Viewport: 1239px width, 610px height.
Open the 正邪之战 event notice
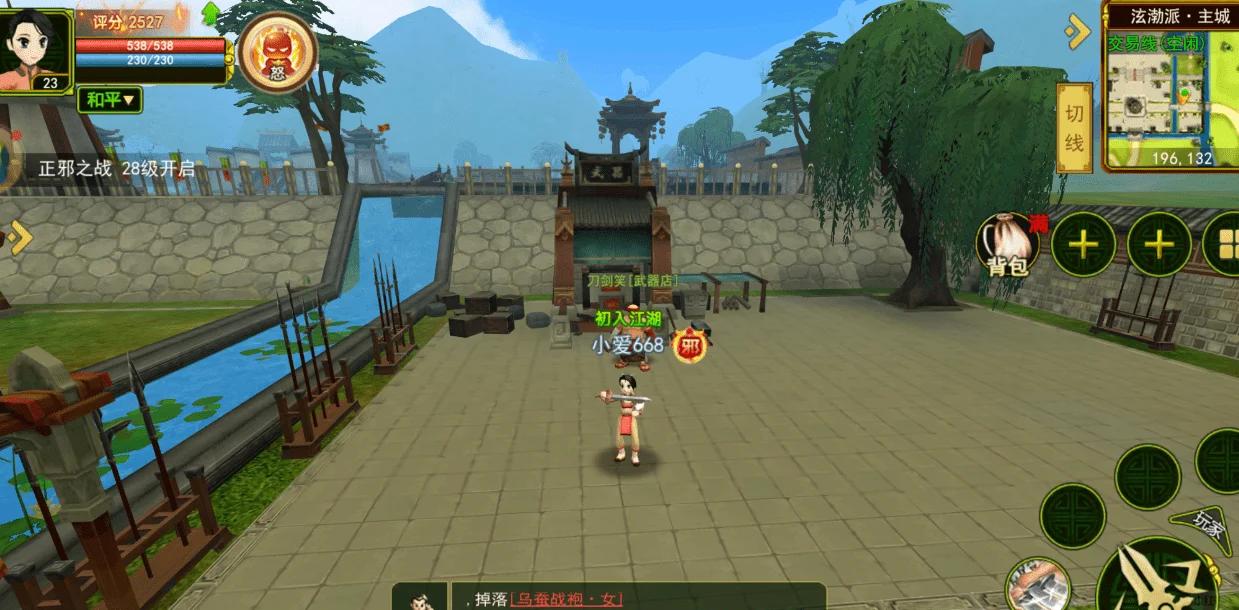click(x=117, y=168)
